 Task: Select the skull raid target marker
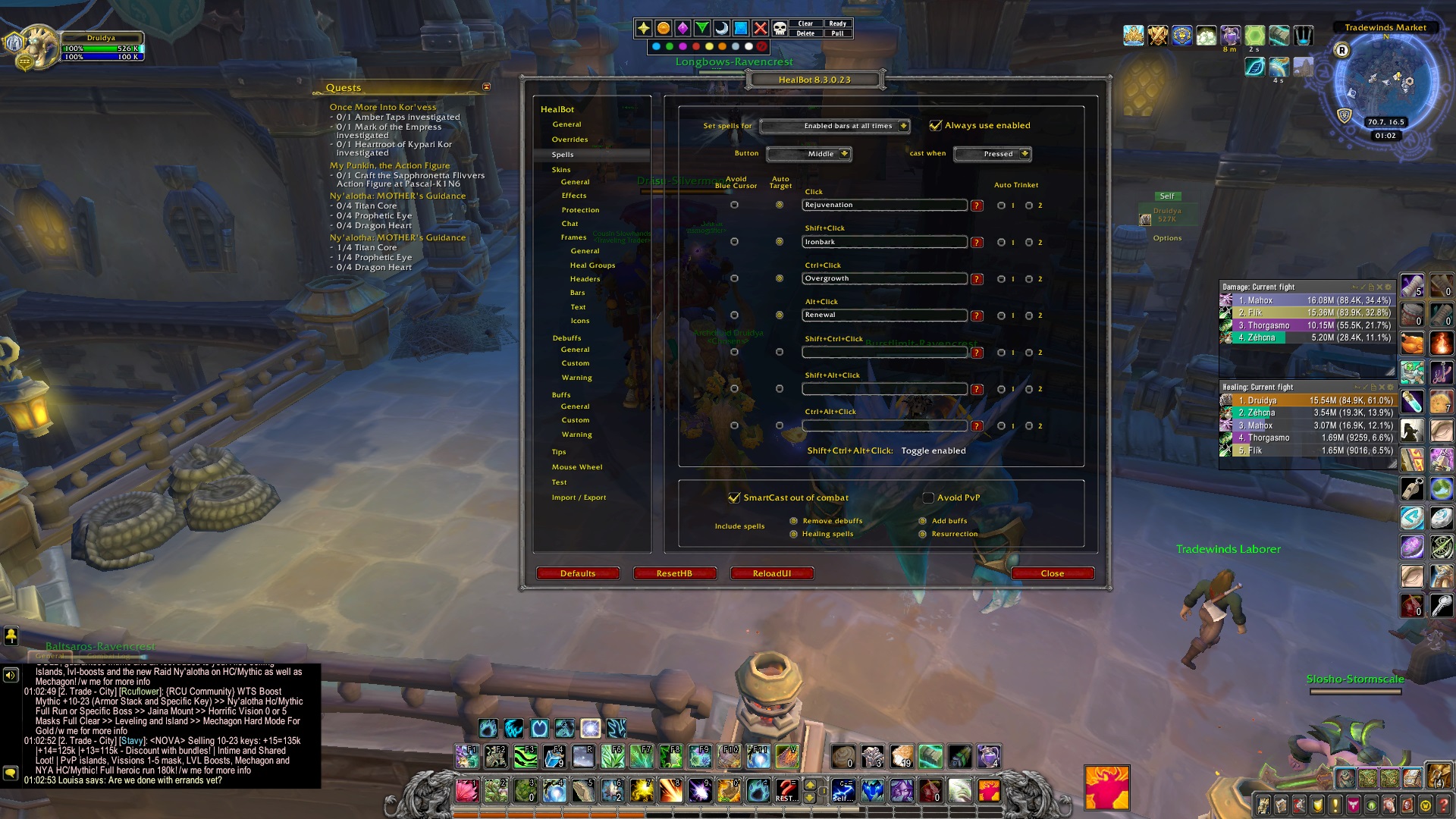[780, 29]
